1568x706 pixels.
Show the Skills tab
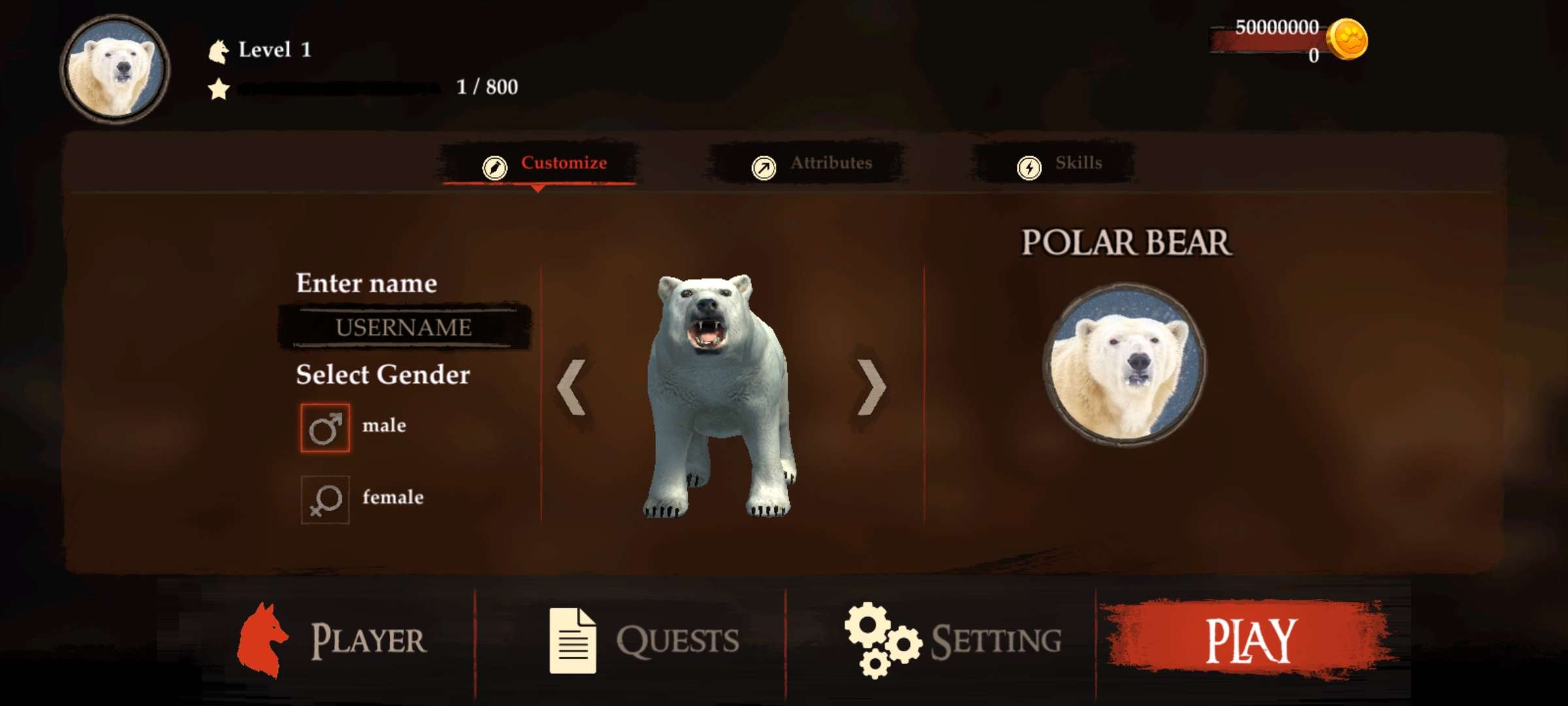pyautogui.click(x=1060, y=164)
